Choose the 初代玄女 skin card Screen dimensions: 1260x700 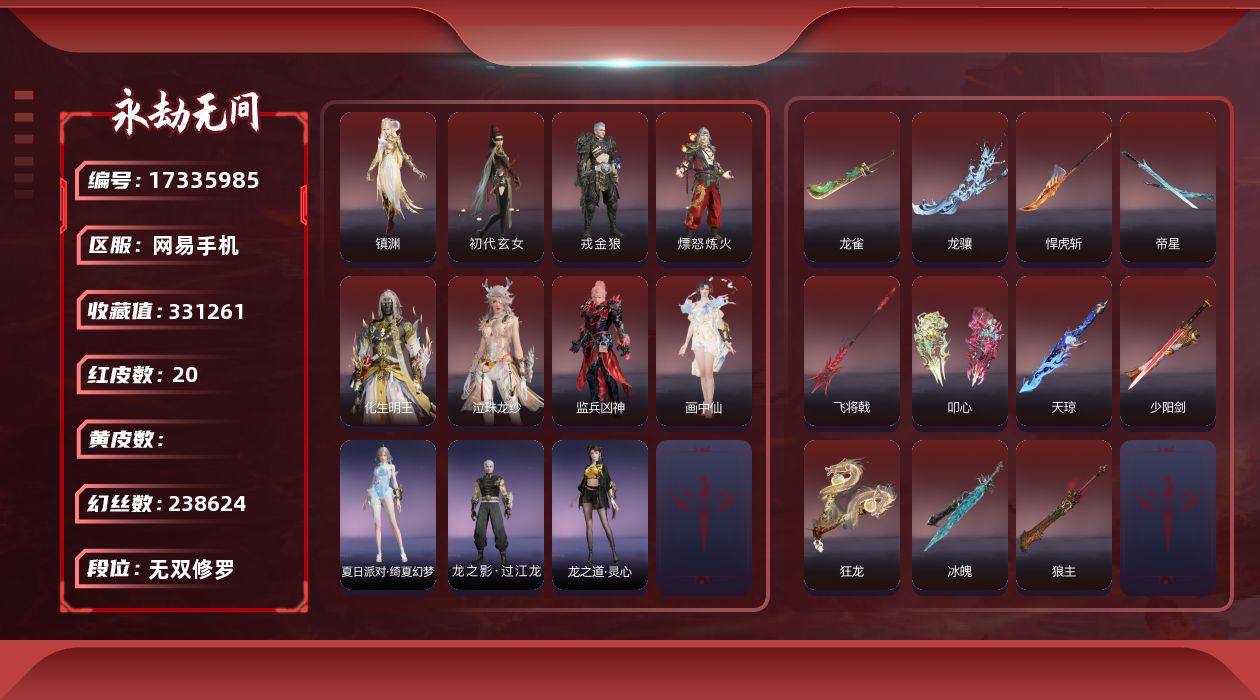[x=496, y=186]
